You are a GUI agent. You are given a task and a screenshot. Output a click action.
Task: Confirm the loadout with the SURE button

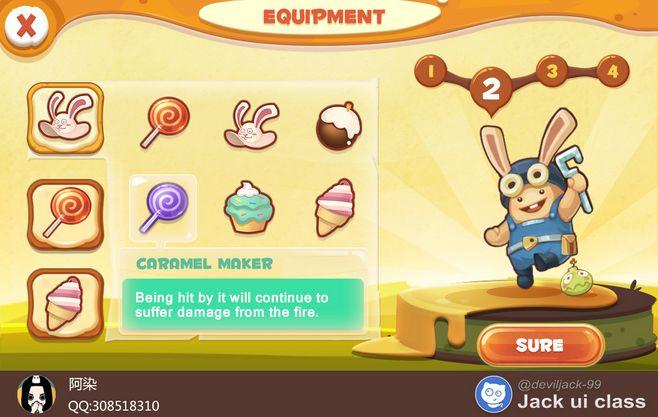coord(539,345)
